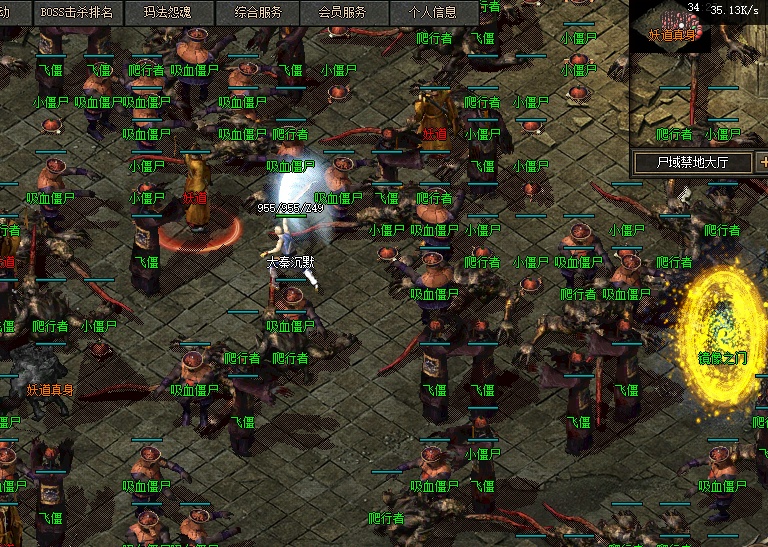Screen dimensions: 768x547
Task: Click the 尸域禁地大厅 map name label
Action: click(692, 161)
